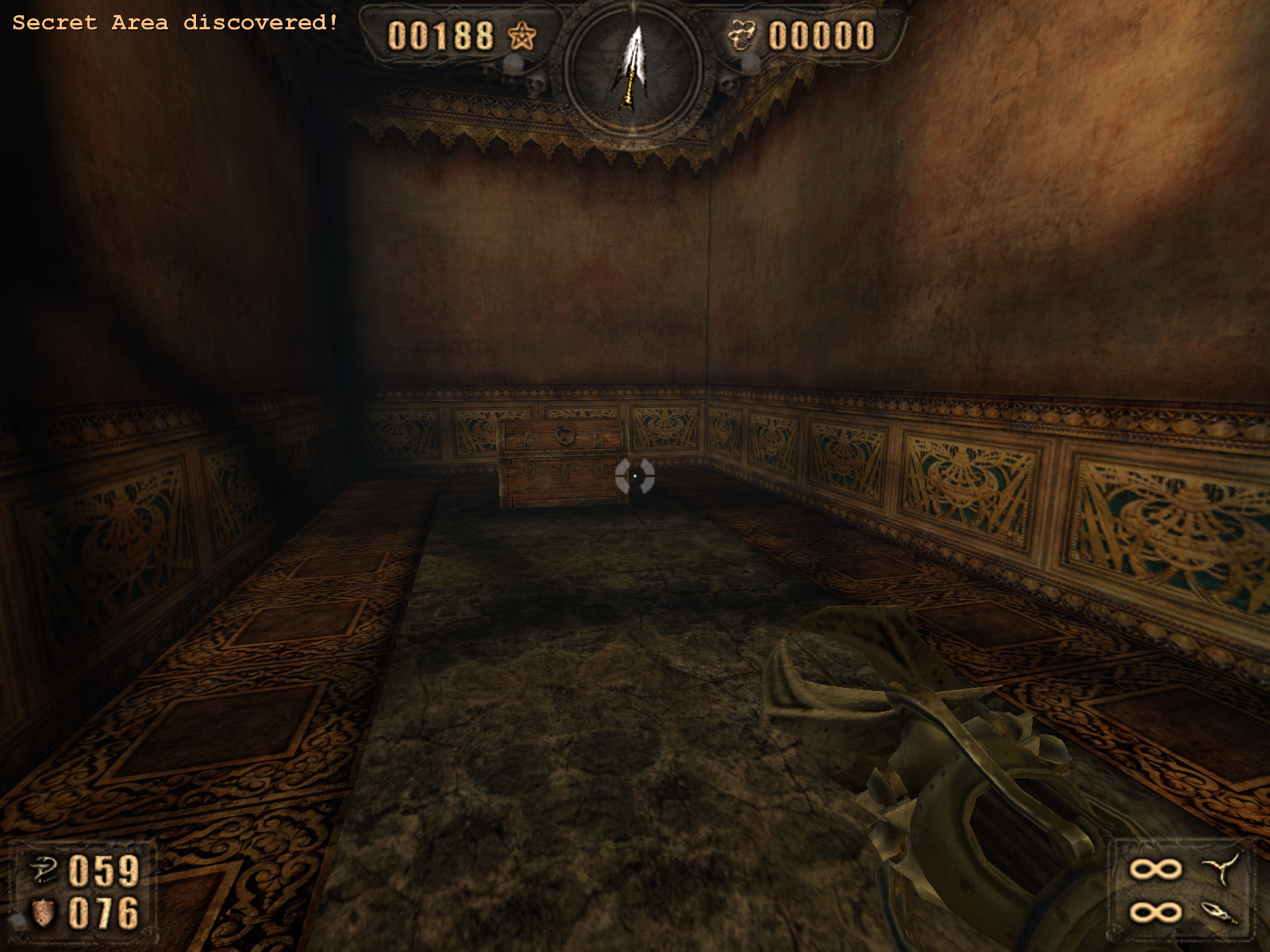Click the health symbol icon

click(43, 870)
